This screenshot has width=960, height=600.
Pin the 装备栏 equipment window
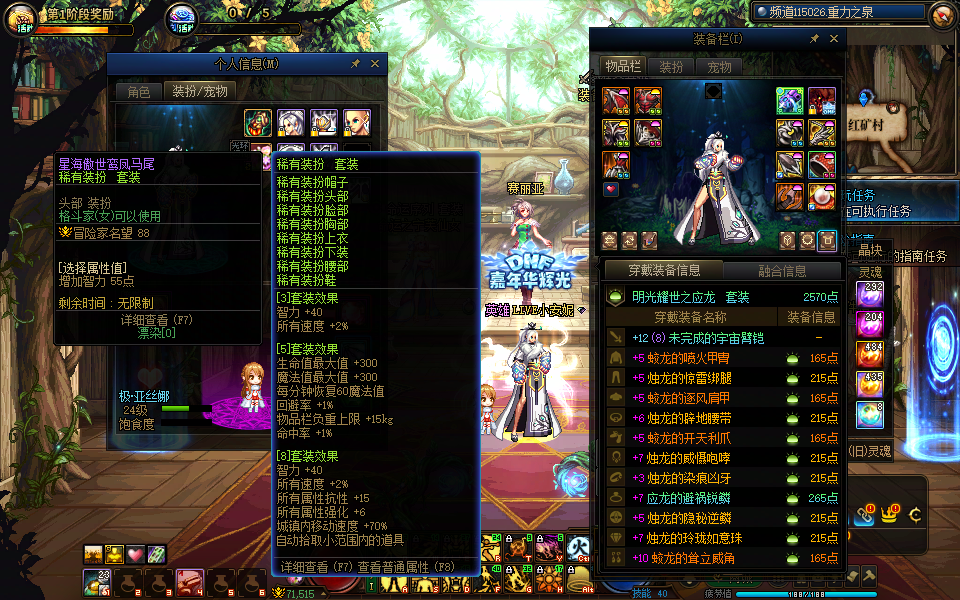coord(814,38)
